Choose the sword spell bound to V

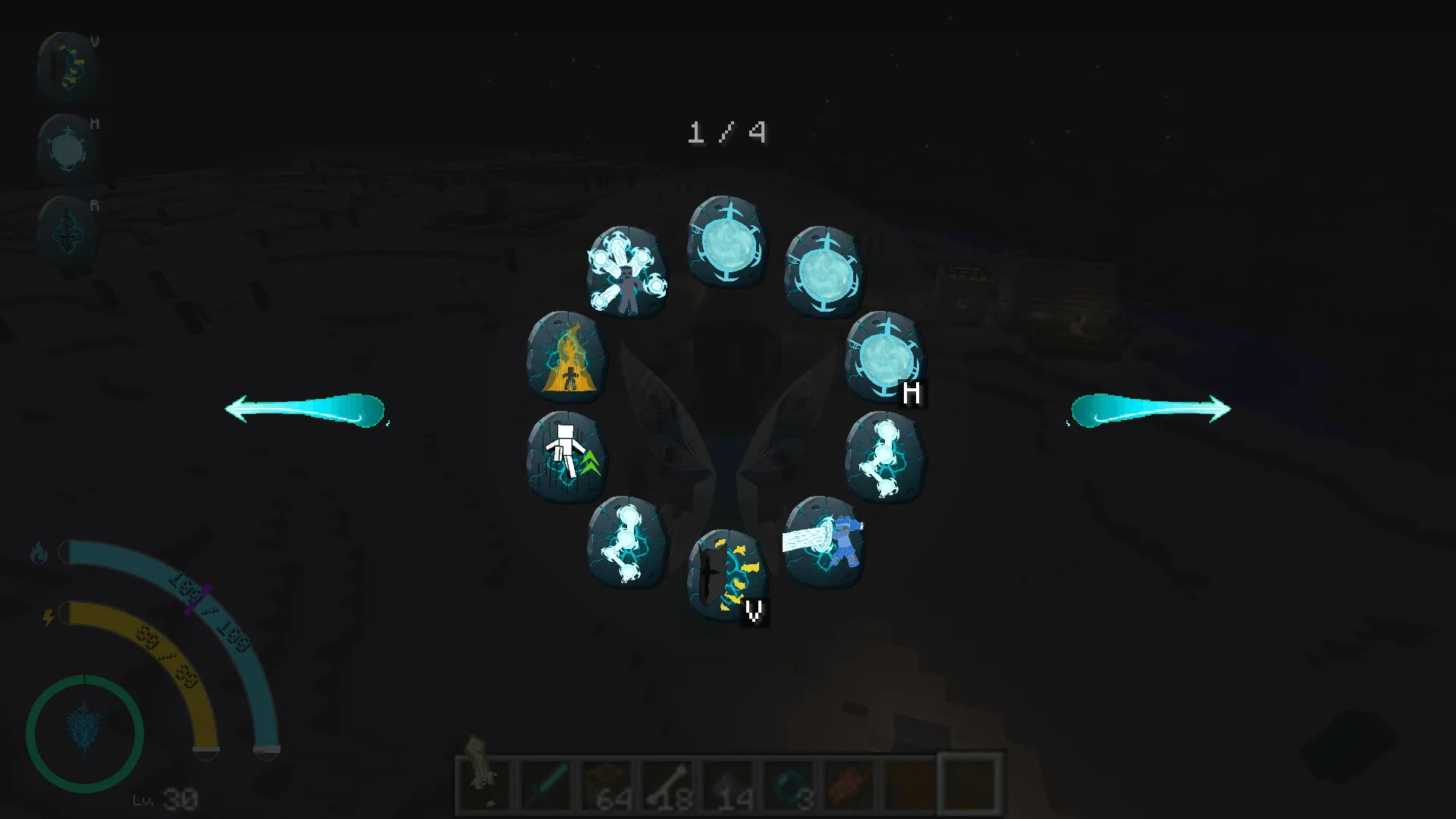tap(724, 575)
